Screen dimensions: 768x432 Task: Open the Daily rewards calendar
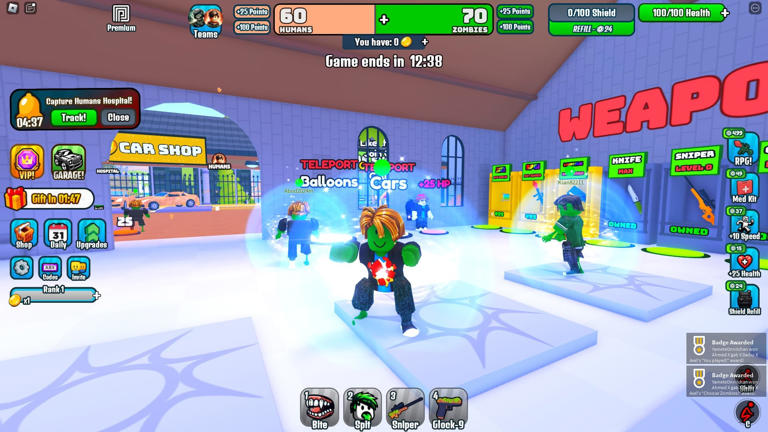(58, 234)
